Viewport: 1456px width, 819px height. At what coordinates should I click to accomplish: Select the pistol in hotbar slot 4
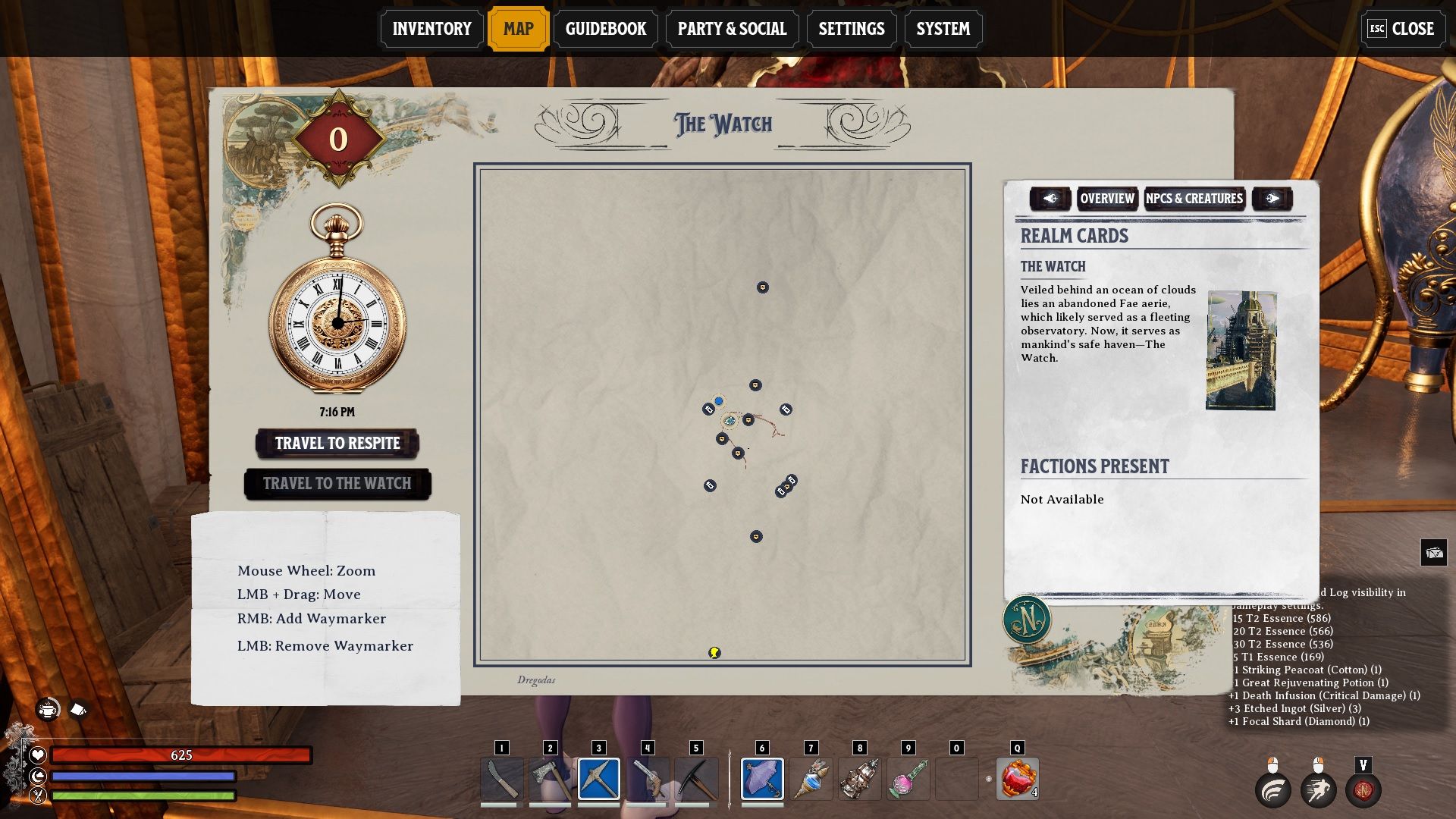(647, 779)
